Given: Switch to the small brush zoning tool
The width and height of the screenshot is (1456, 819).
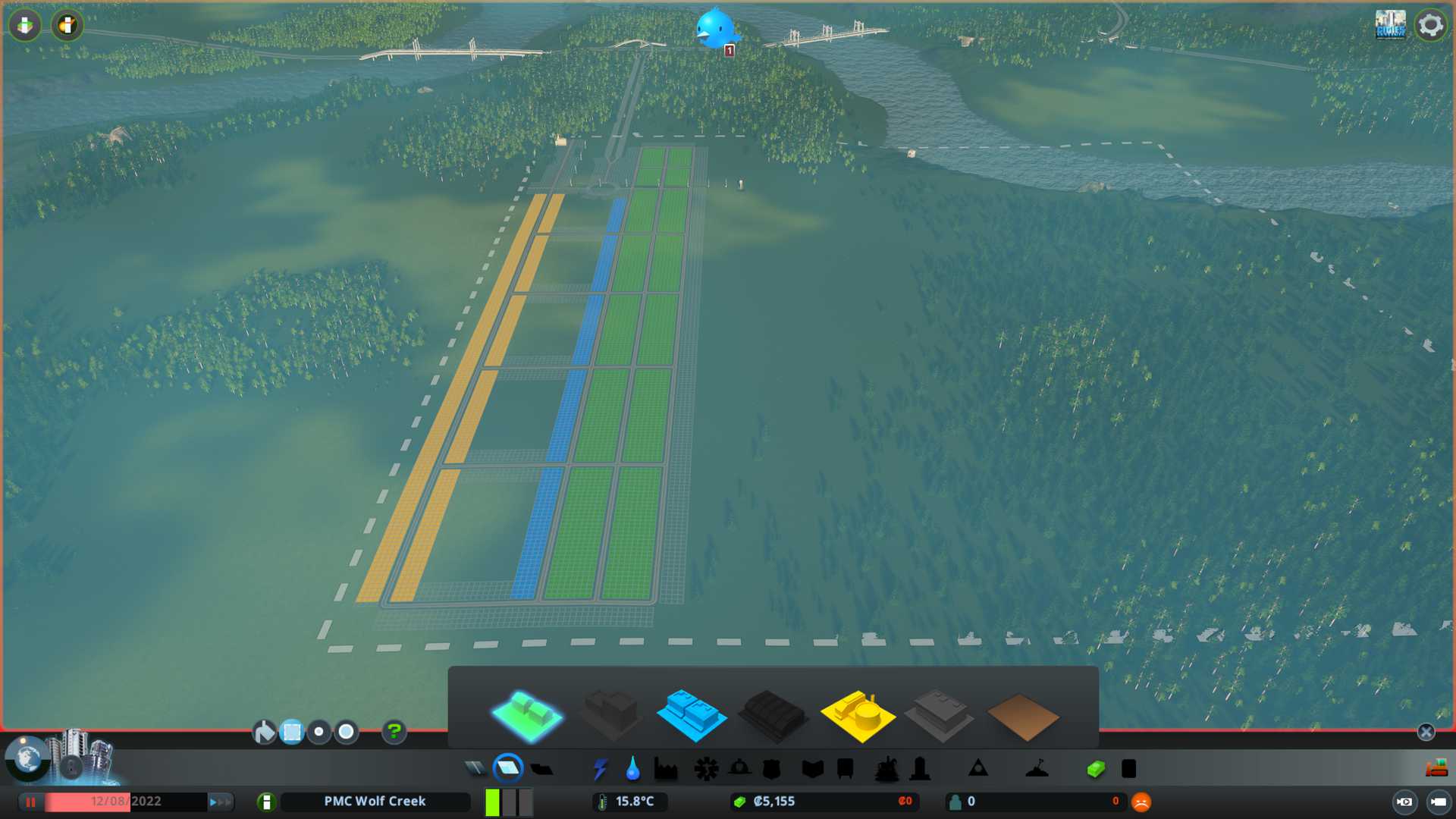Looking at the screenshot, I should click(319, 732).
